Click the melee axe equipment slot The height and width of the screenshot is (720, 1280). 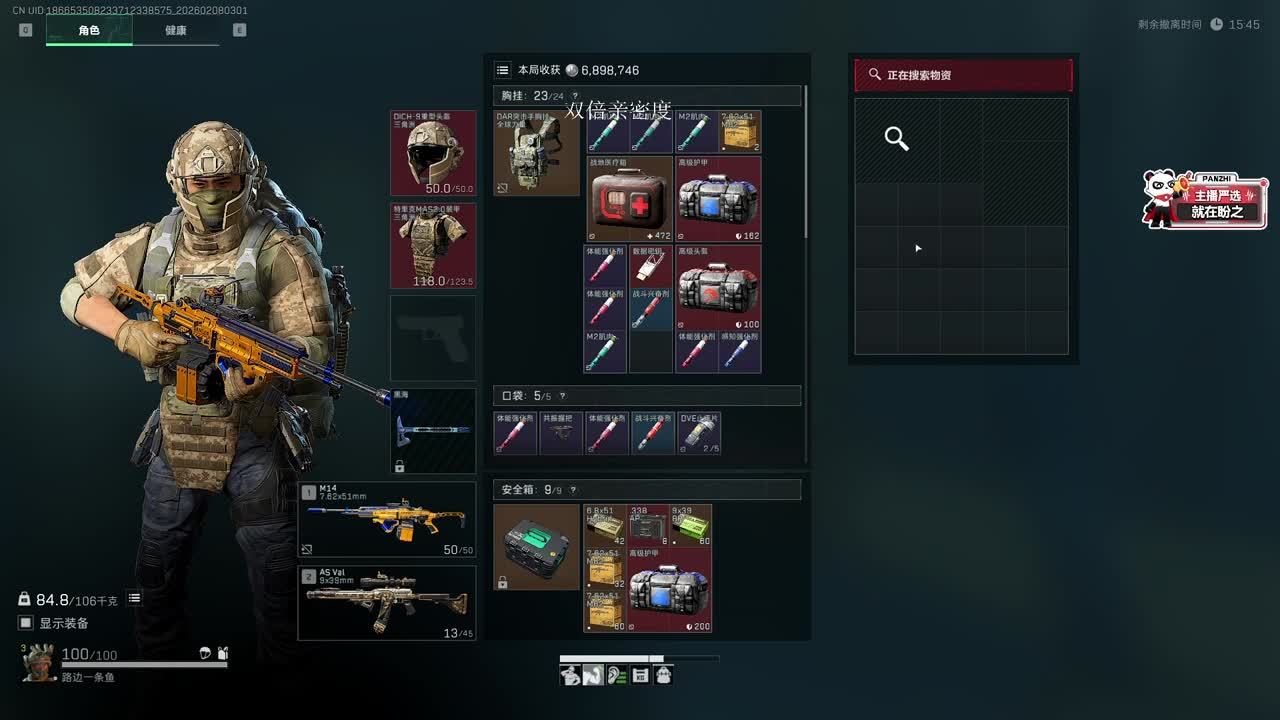pyautogui.click(x=433, y=431)
